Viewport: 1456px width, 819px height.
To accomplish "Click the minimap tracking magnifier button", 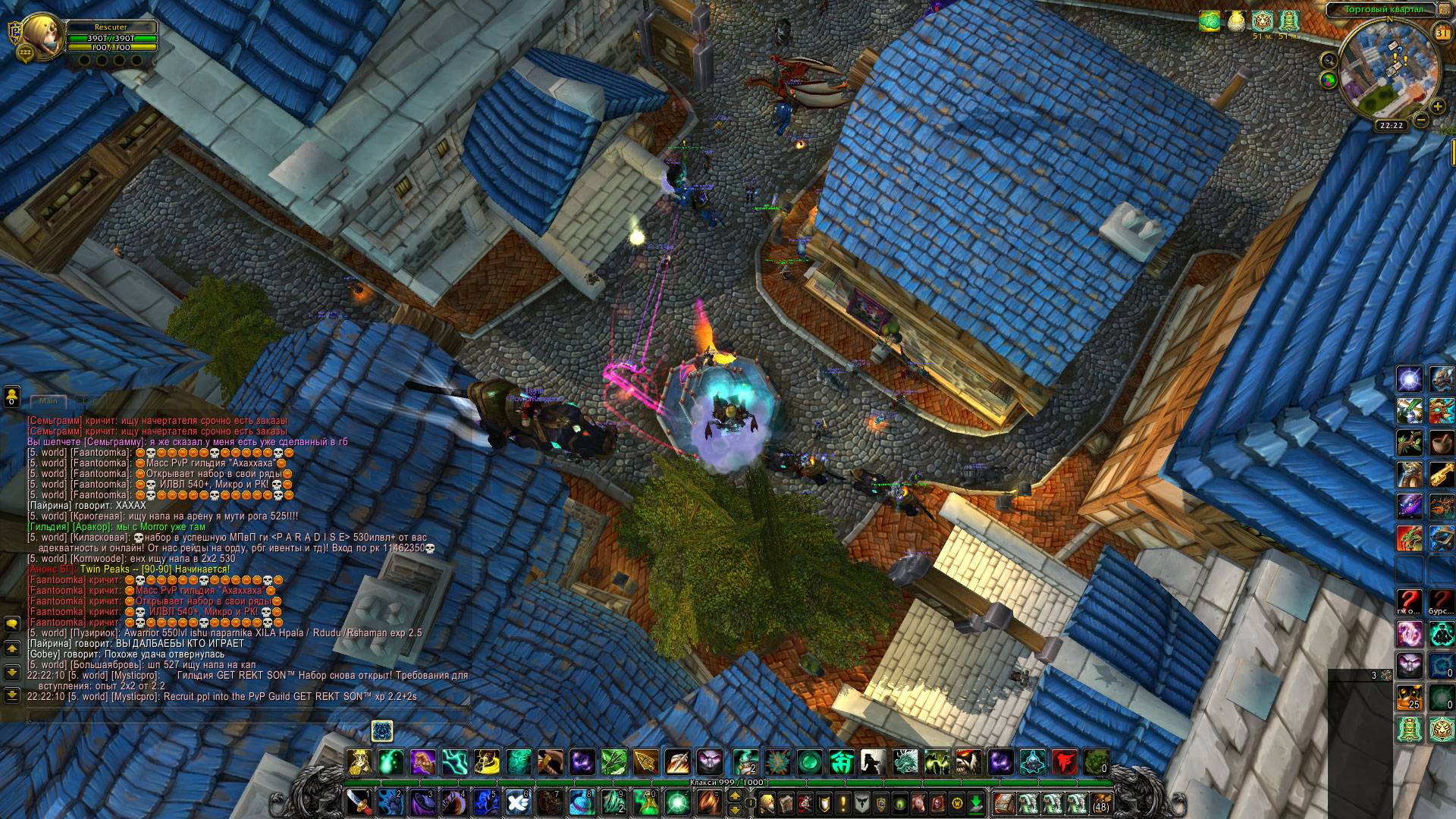I will pos(1329,59).
